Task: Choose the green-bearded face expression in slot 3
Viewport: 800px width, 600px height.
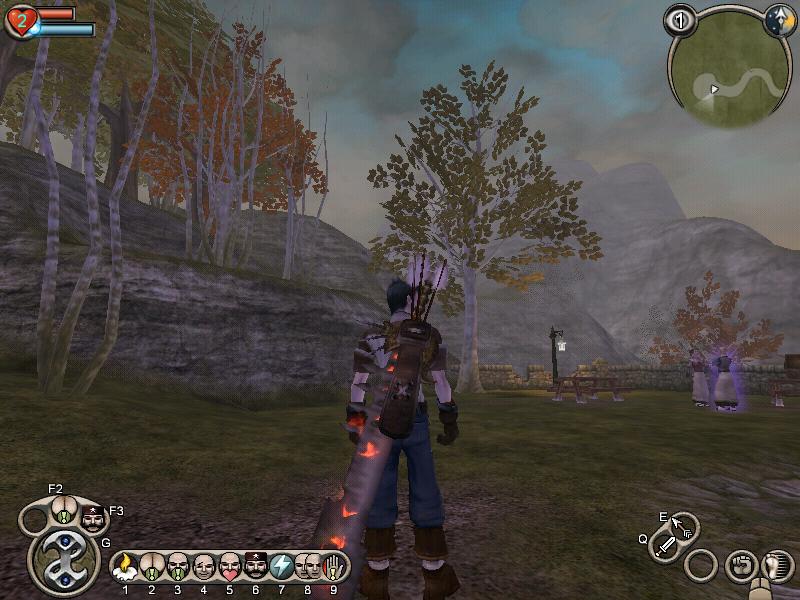Action: pos(177,567)
